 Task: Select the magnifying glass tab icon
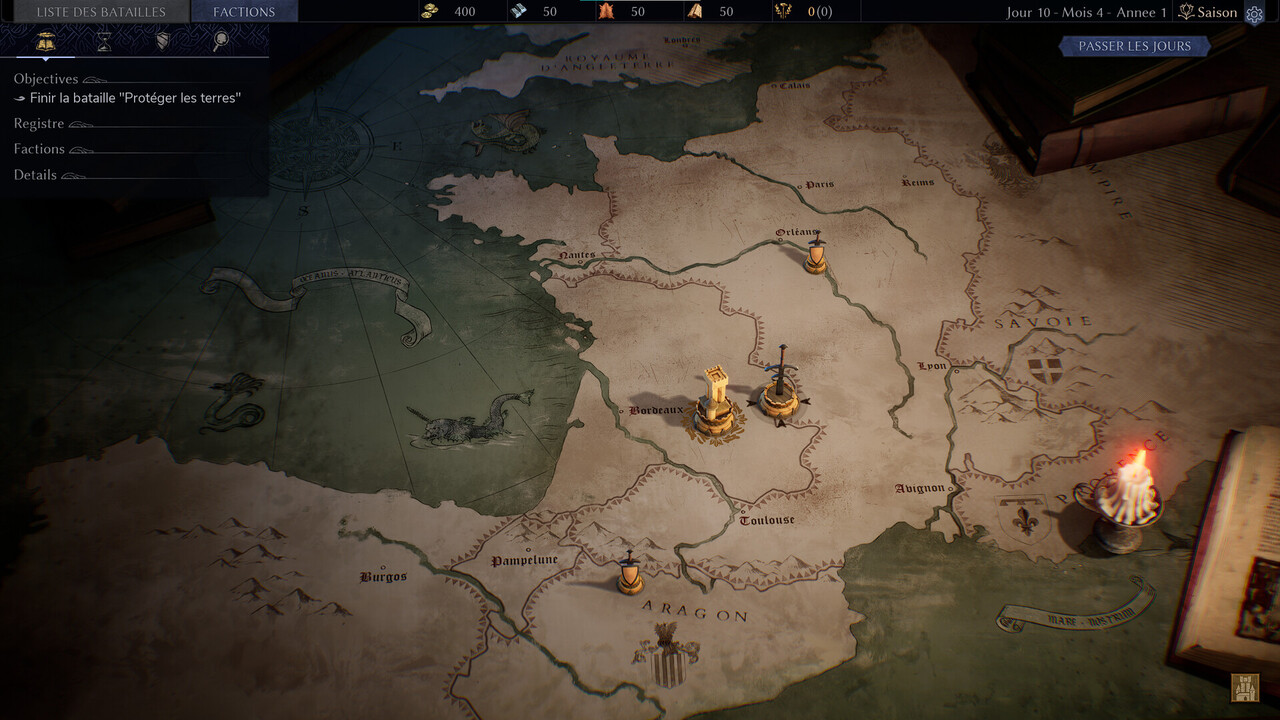tap(221, 41)
